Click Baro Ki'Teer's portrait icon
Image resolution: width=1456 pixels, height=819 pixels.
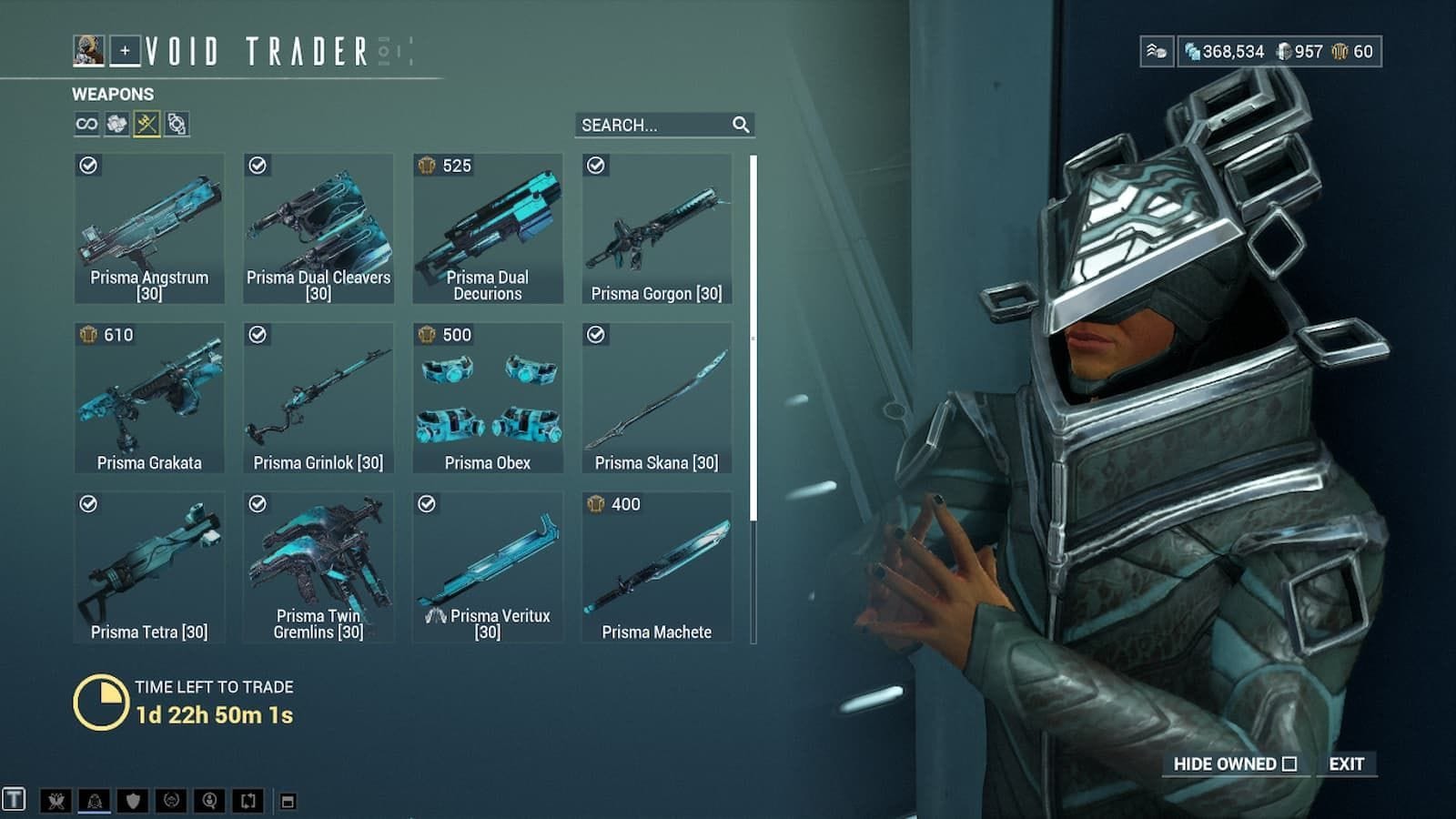coord(88,52)
